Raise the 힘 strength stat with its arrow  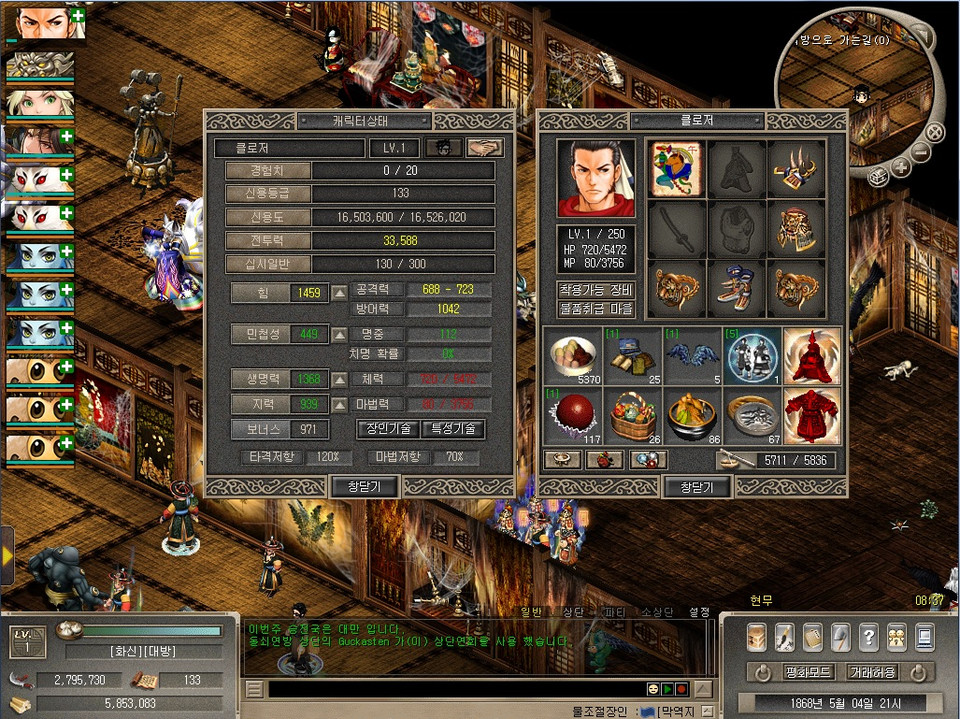340,293
